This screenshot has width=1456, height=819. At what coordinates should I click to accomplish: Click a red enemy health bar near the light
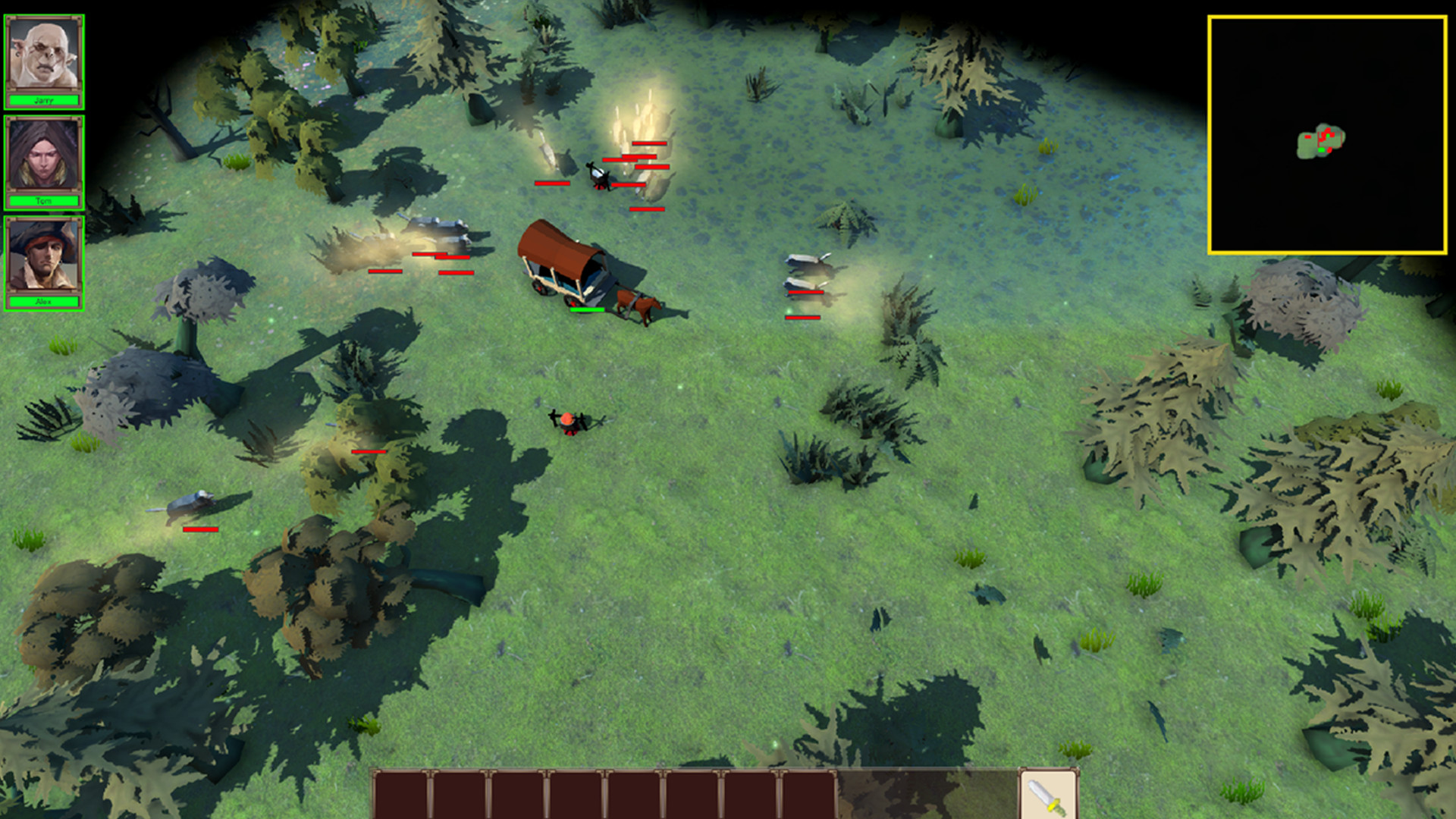point(650,143)
